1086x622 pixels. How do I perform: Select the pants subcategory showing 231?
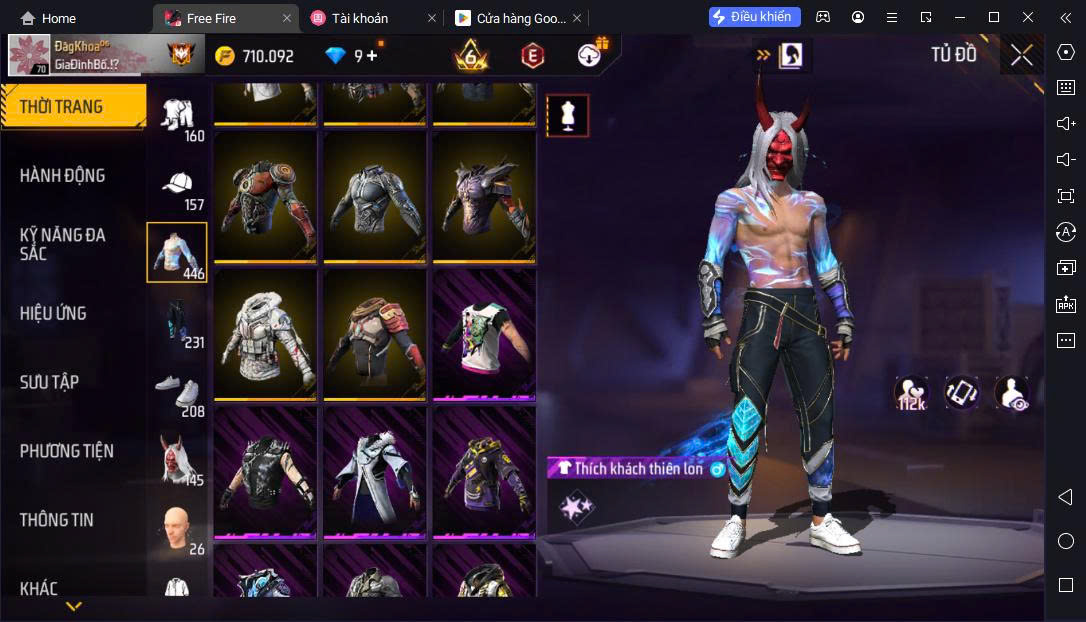pos(178,324)
